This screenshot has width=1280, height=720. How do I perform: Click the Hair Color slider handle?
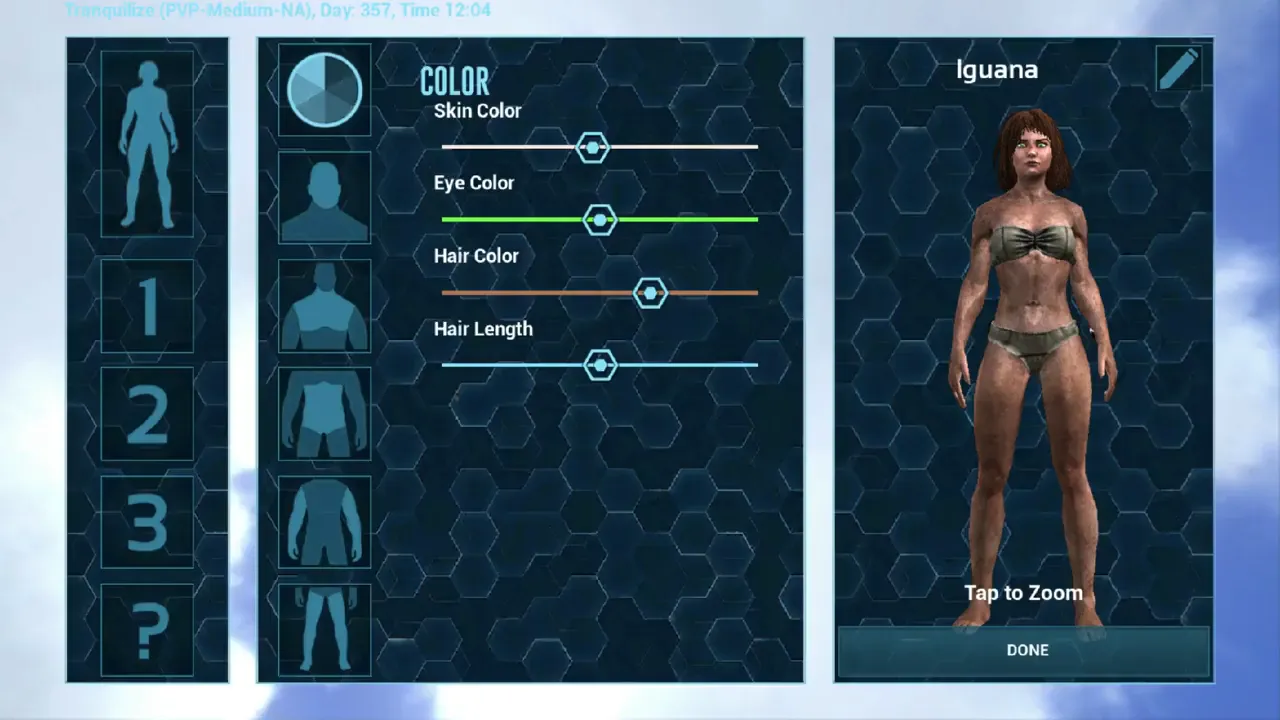pyautogui.click(x=650, y=293)
